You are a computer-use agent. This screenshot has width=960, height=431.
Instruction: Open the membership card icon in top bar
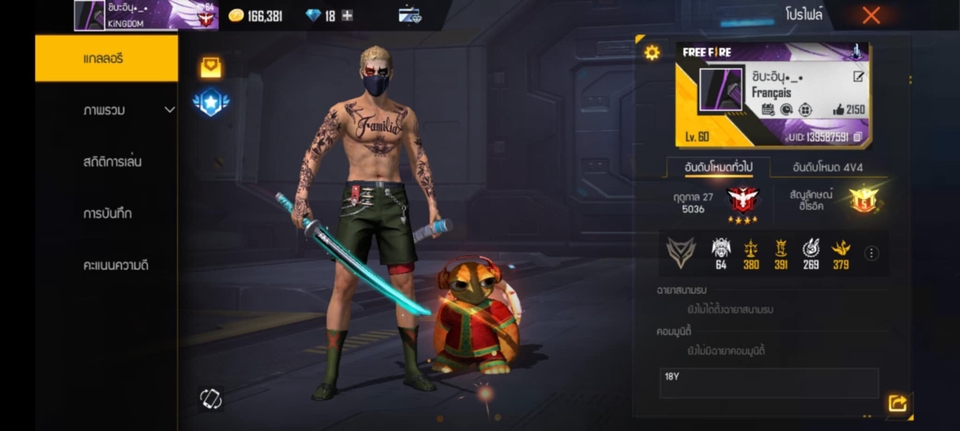point(409,15)
